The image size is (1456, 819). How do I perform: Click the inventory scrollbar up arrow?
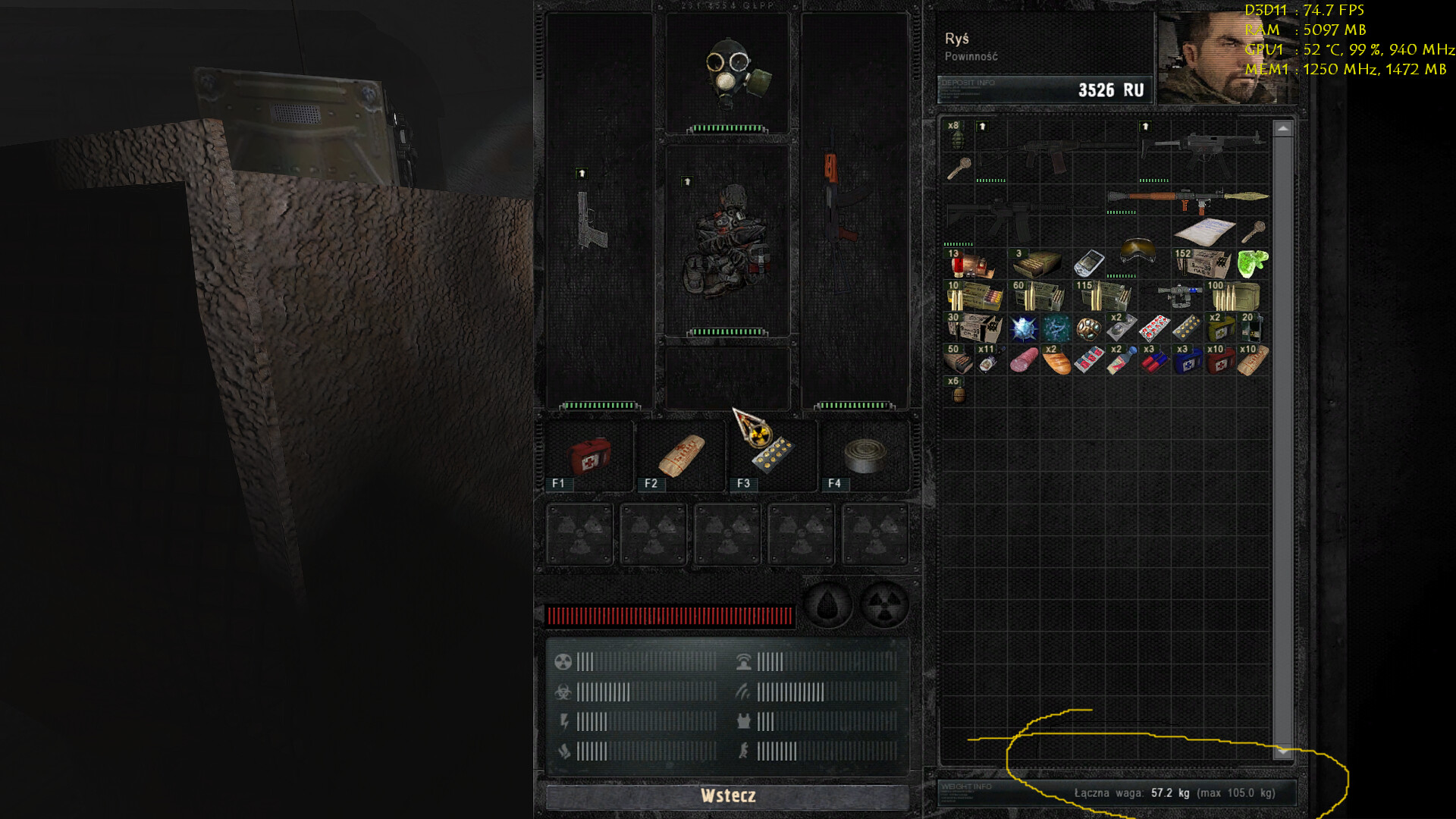(1282, 130)
